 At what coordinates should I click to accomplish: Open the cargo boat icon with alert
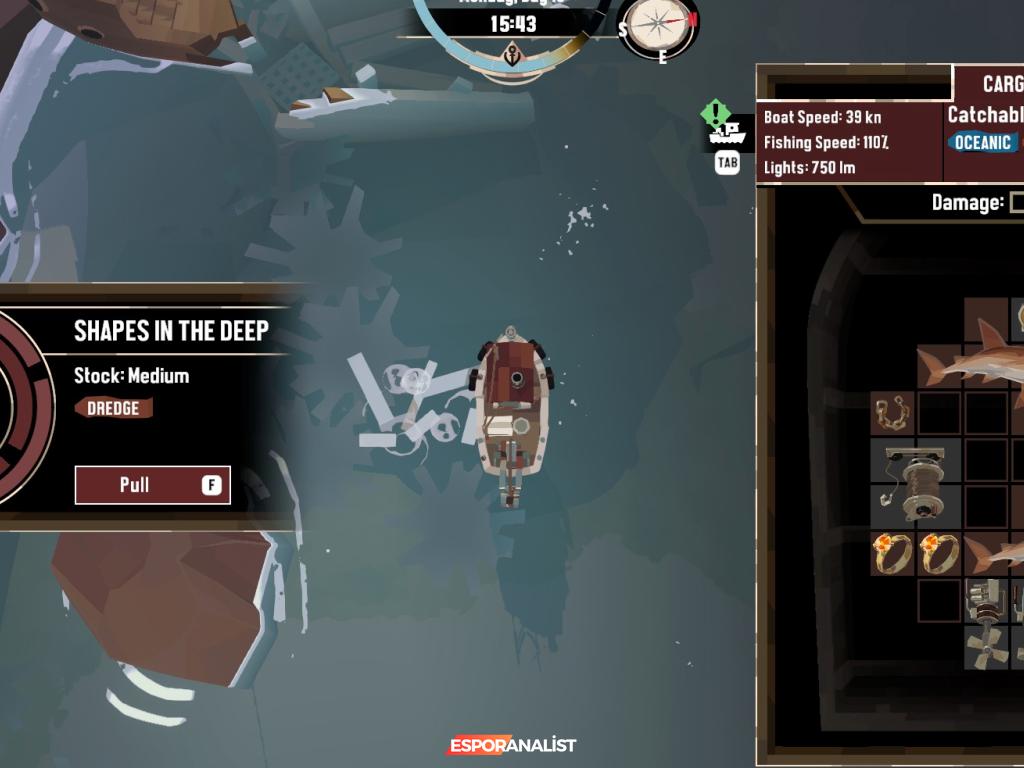[x=727, y=126]
